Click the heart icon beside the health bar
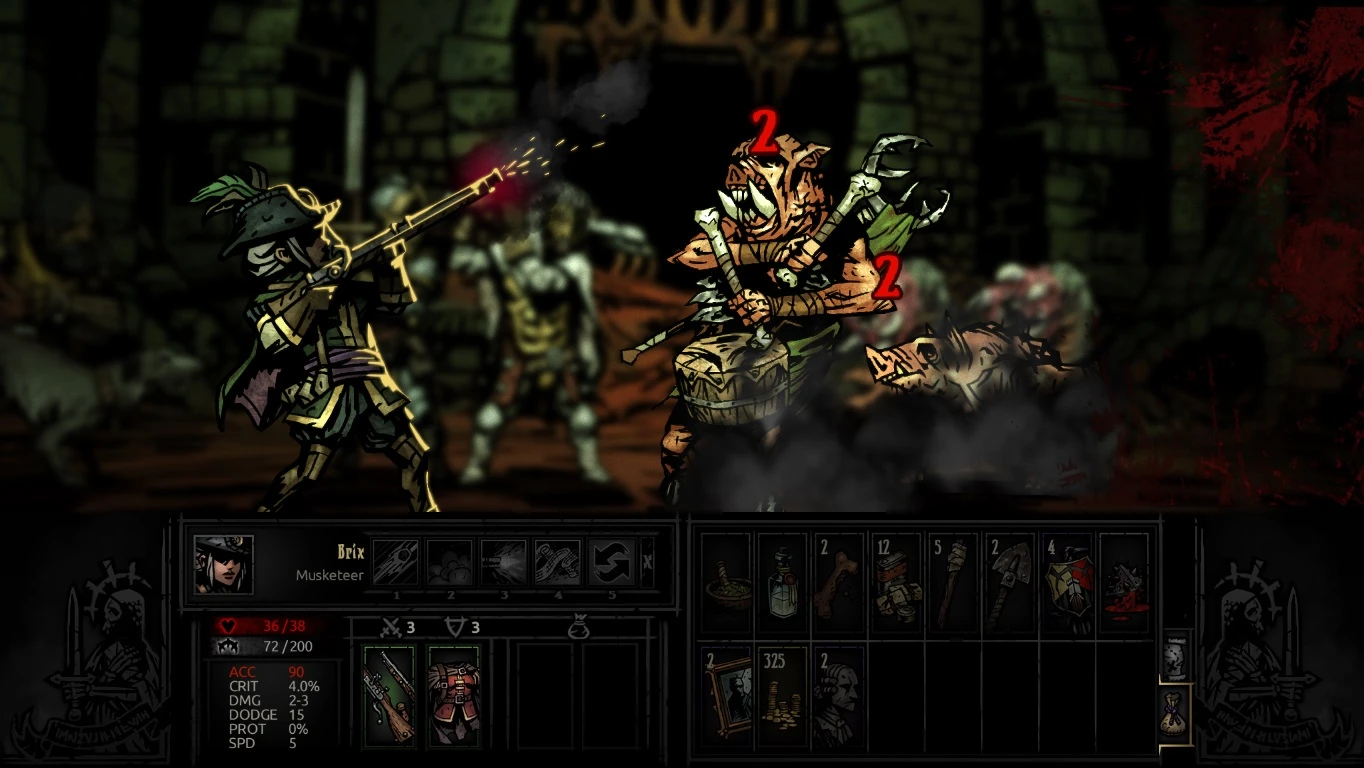1364x768 pixels. (228, 623)
